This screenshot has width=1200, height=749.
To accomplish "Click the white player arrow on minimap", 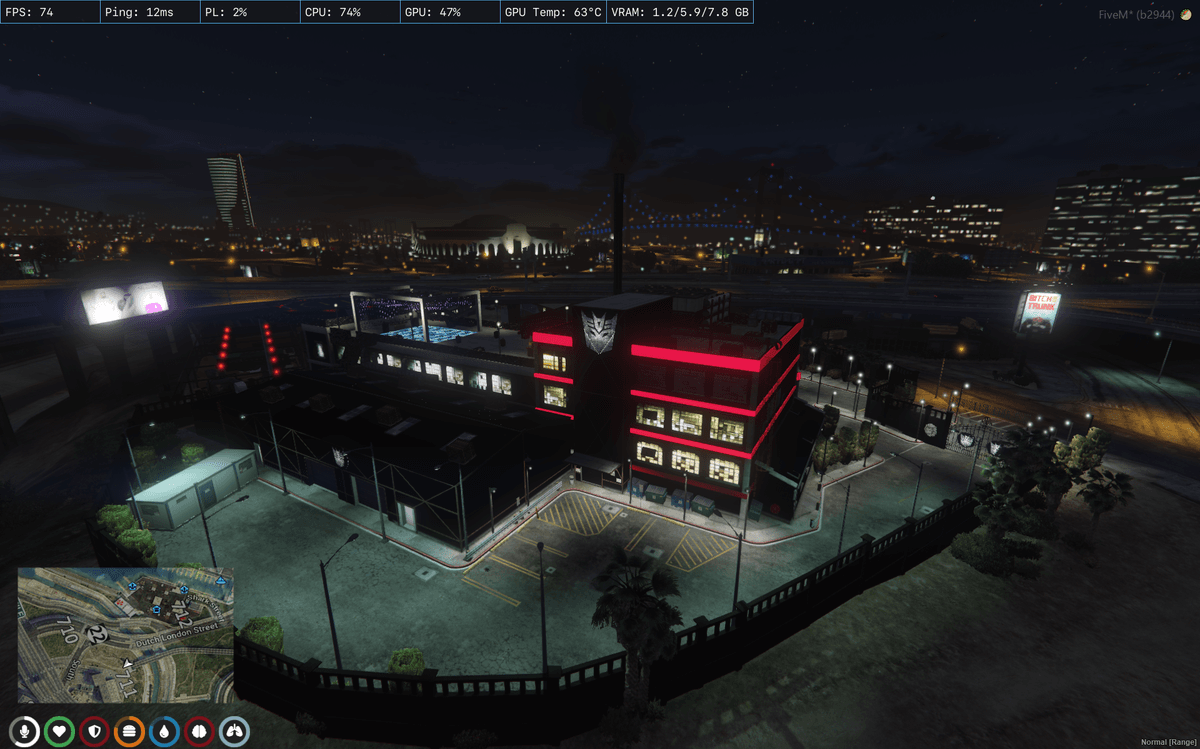I will pos(127,663).
